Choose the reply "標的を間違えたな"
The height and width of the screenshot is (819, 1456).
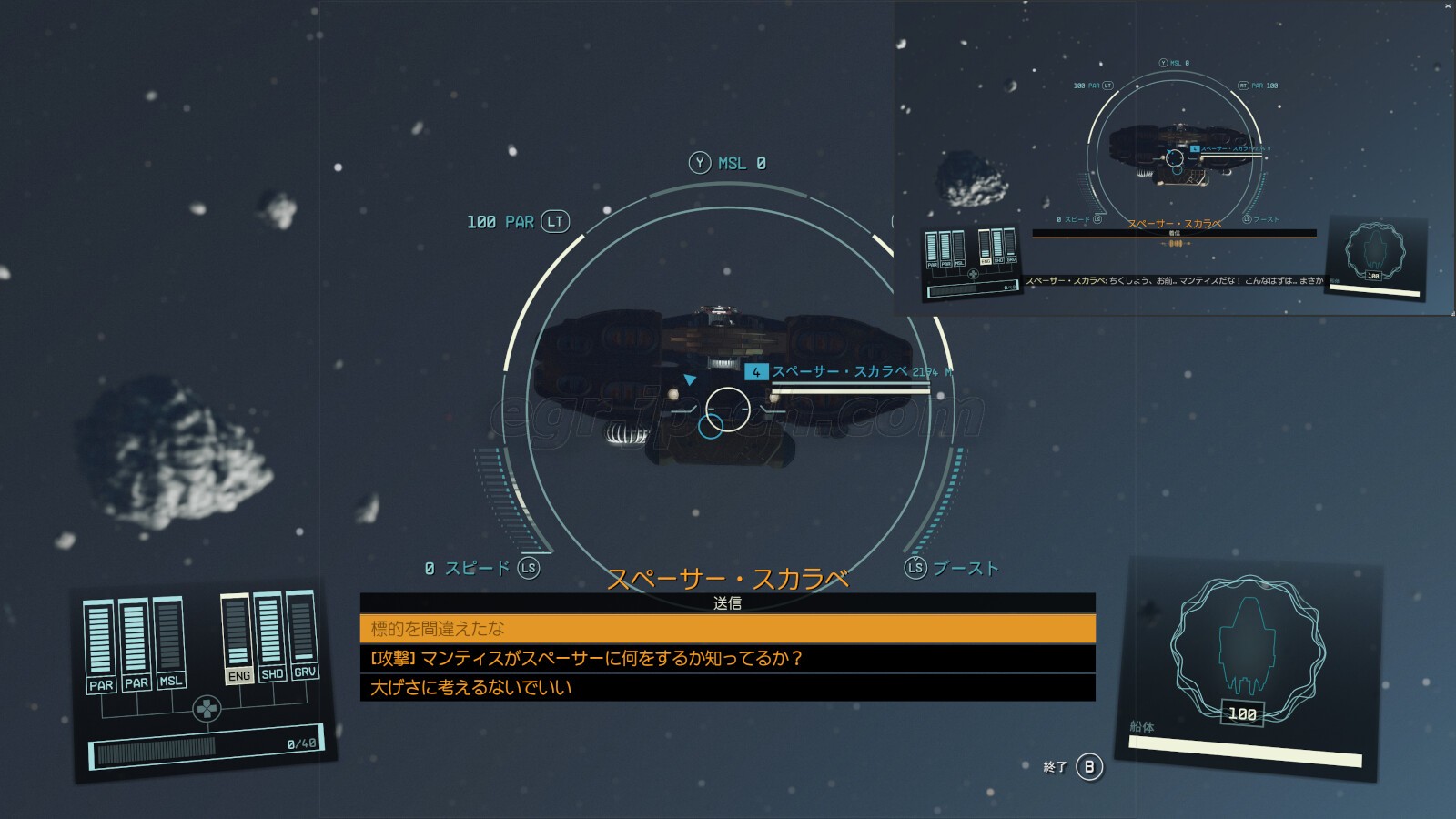tap(727, 629)
